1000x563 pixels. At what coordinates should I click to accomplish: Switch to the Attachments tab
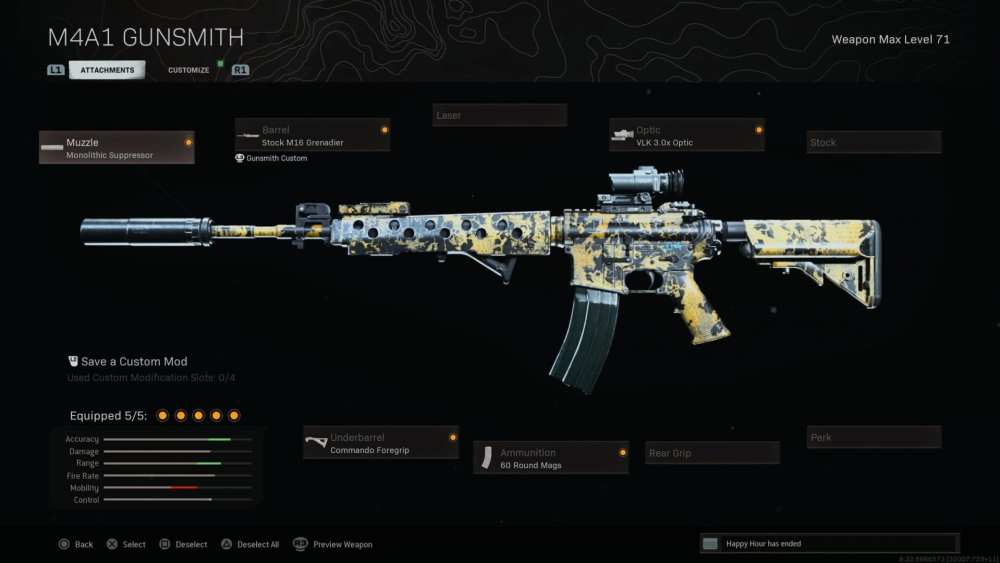point(107,70)
